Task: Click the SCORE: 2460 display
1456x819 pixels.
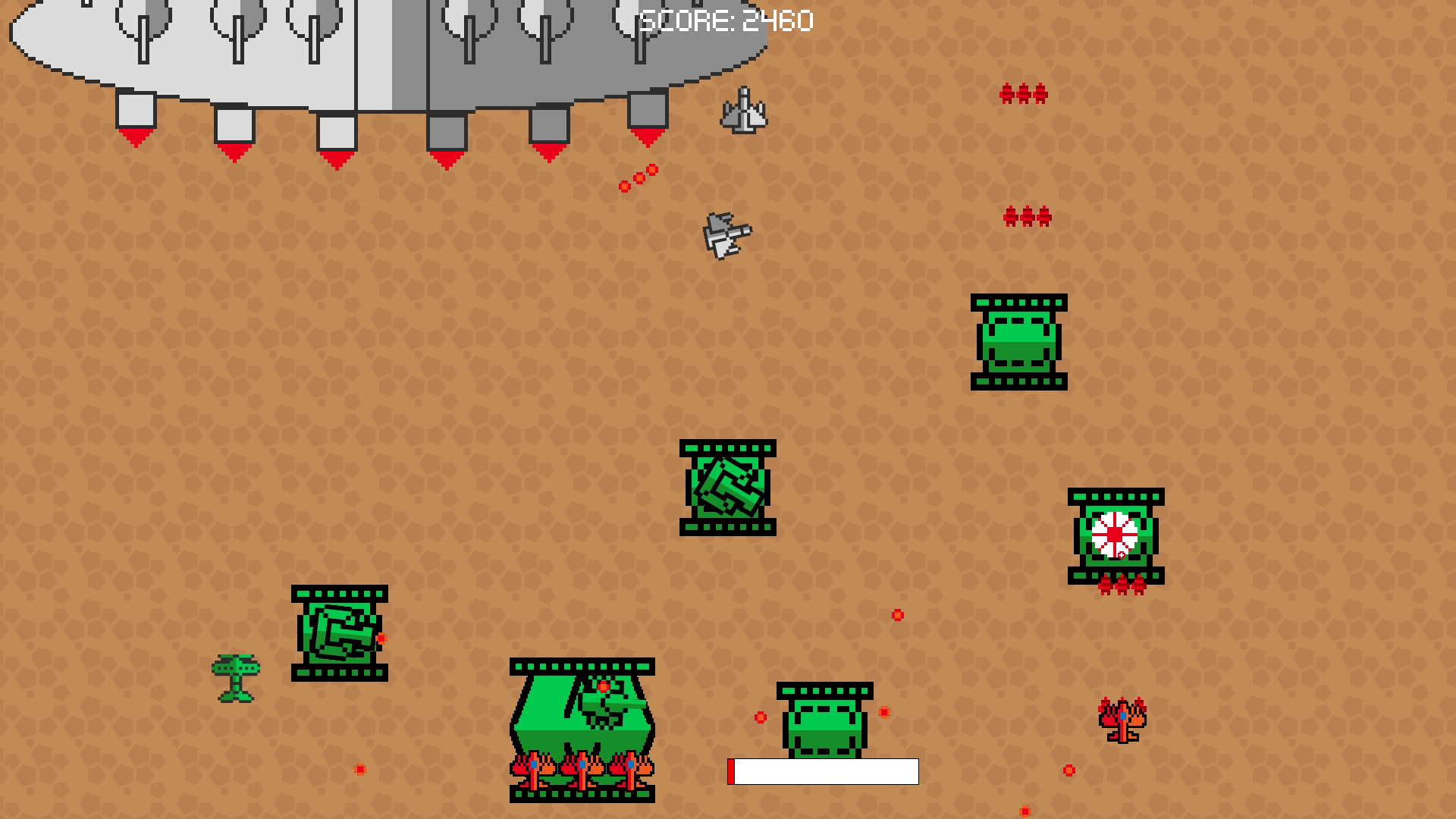Action: pyautogui.click(x=726, y=21)
